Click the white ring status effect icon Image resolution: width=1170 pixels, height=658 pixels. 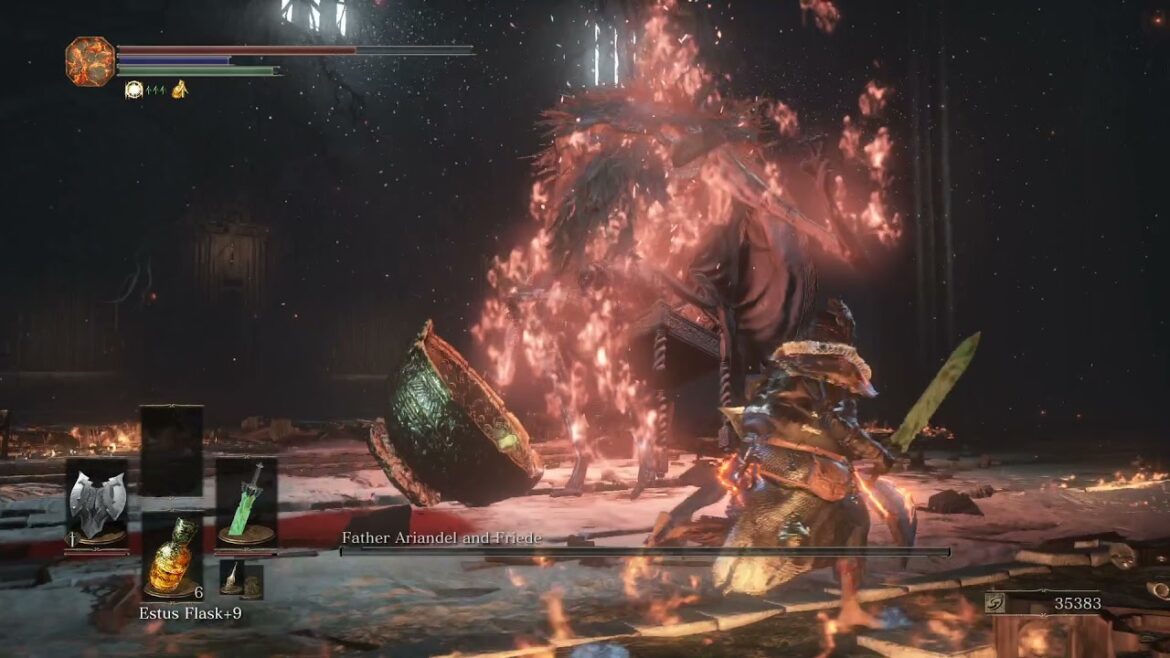[133, 90]
